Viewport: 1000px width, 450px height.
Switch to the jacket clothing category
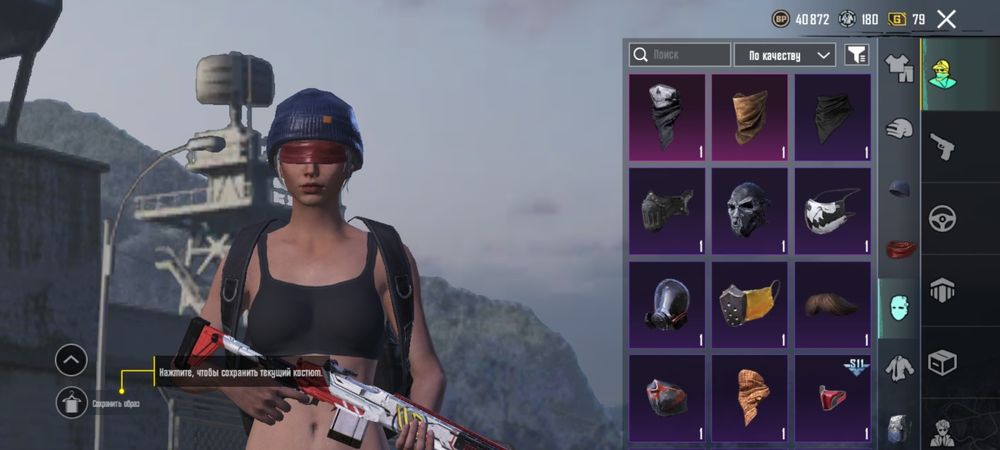(900, 368)
